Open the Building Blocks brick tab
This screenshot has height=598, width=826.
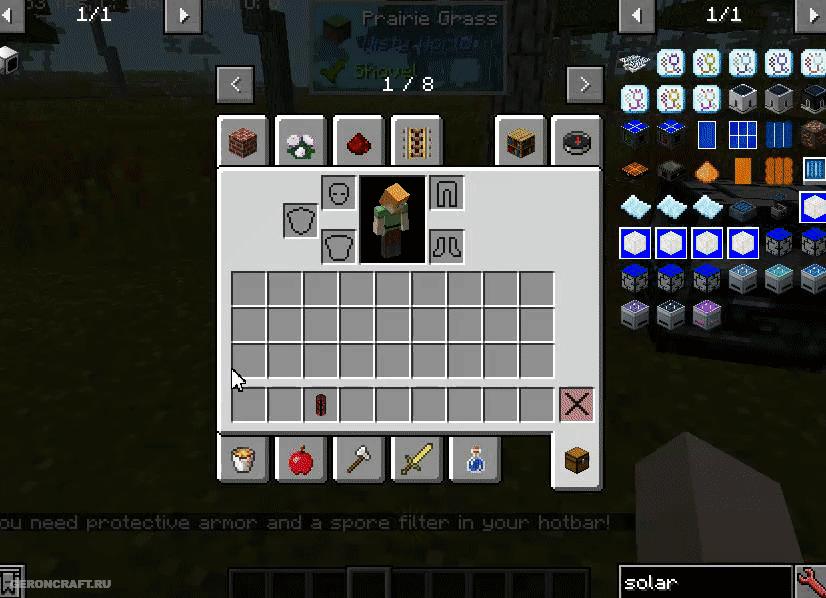(243, 144)
